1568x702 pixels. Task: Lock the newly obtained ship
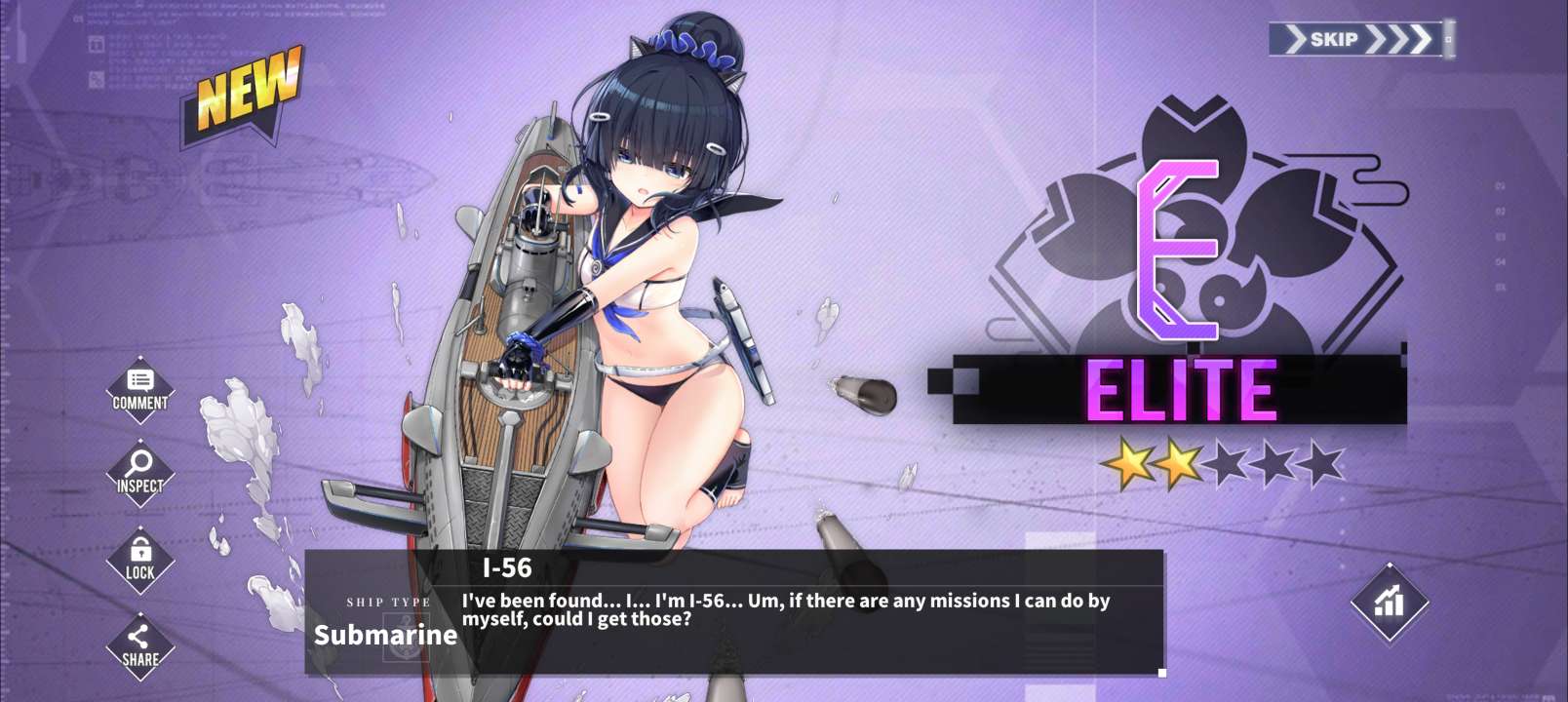tap(139, 559)
